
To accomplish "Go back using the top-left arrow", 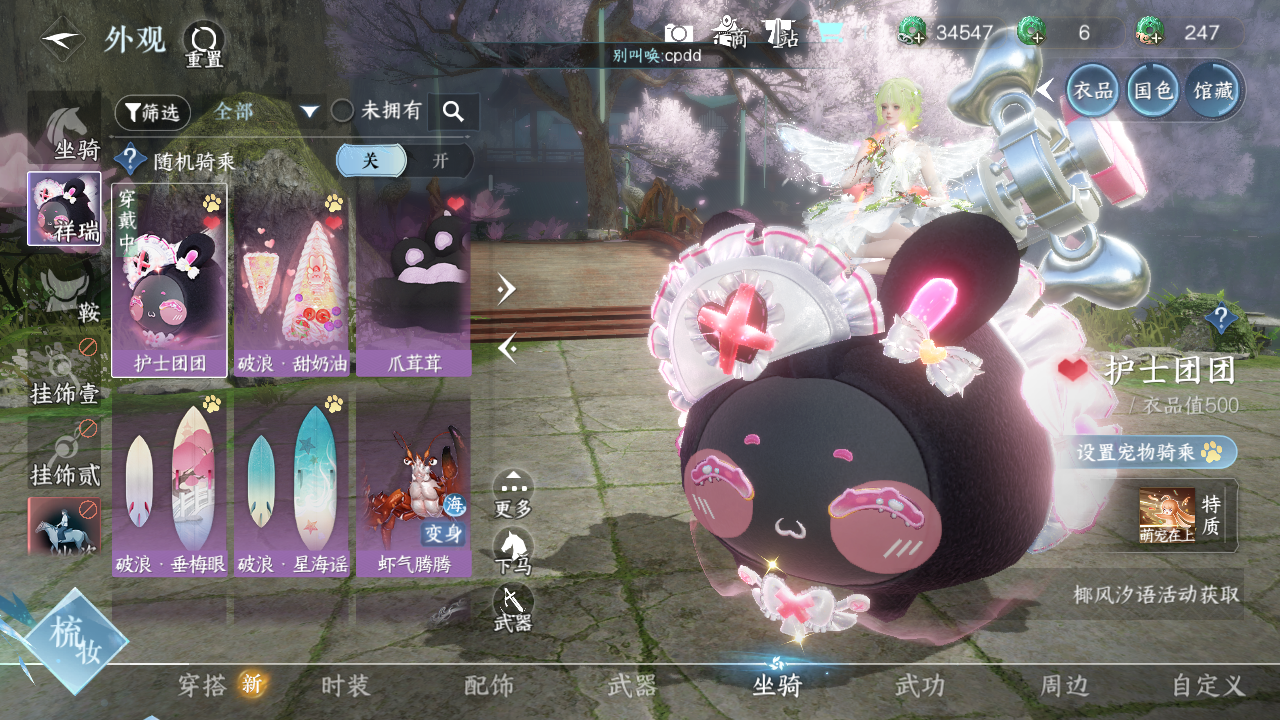I will [62, 40].
